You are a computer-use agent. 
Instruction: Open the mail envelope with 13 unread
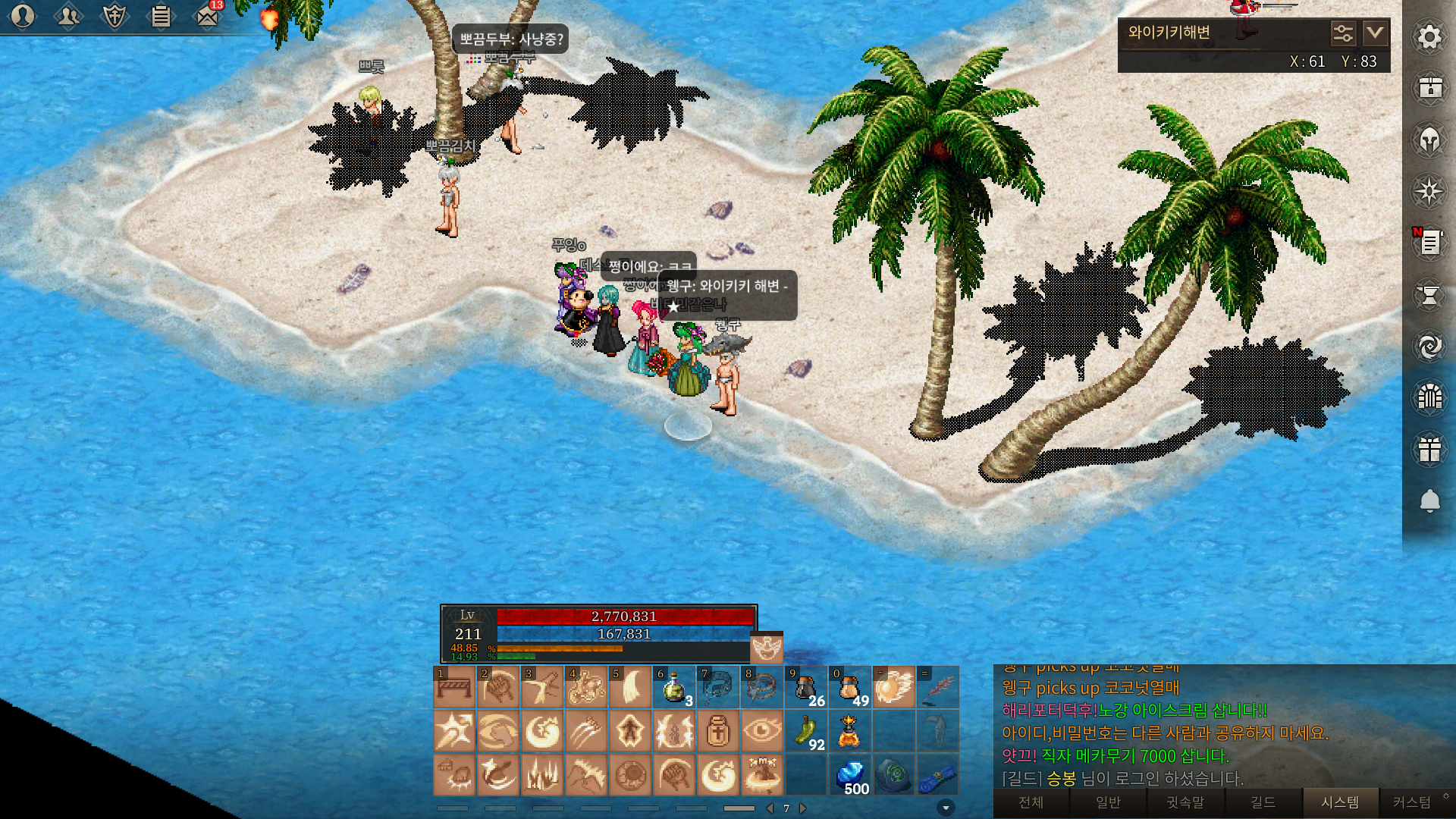coord(207,16)
